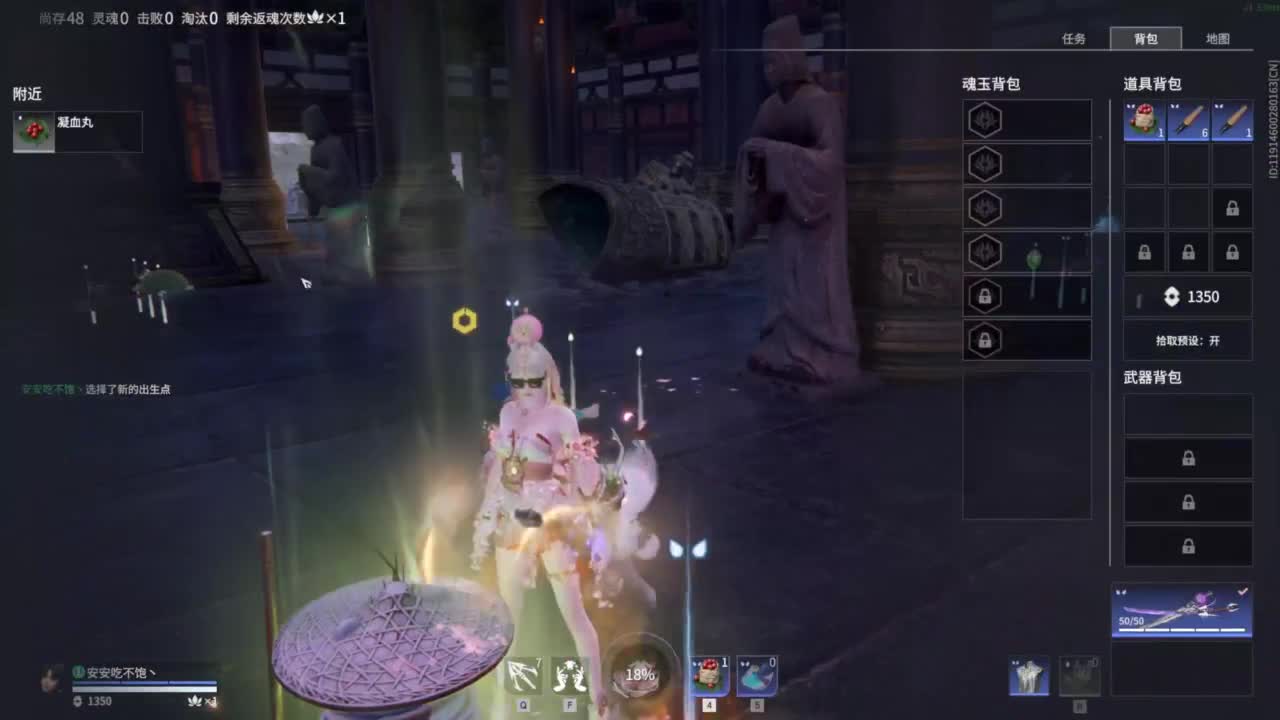Screen dimensions: 1280x720
Task: Click the single throwing knife item
Action: pos(1231,119)
